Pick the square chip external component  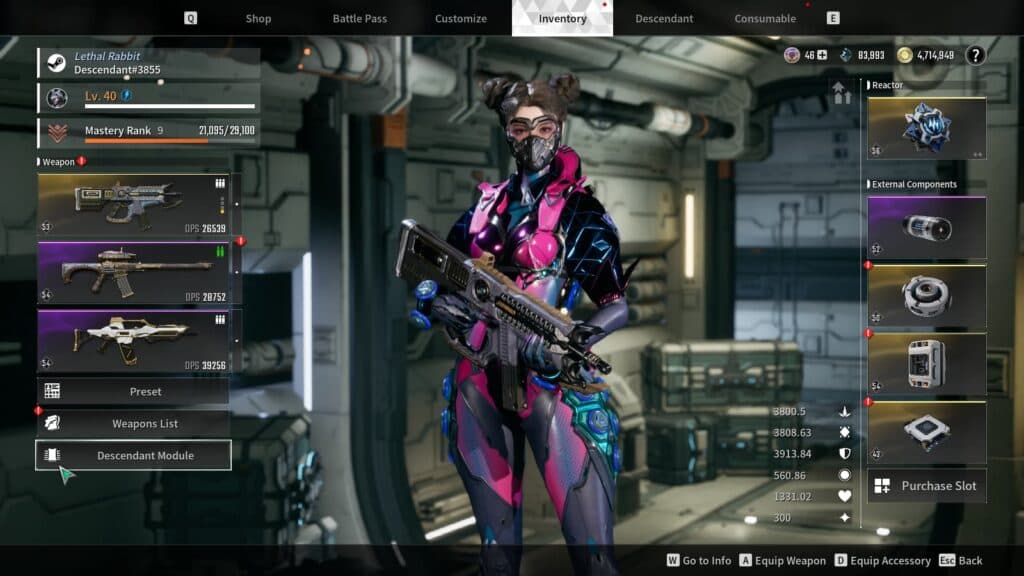pos(926,432)
